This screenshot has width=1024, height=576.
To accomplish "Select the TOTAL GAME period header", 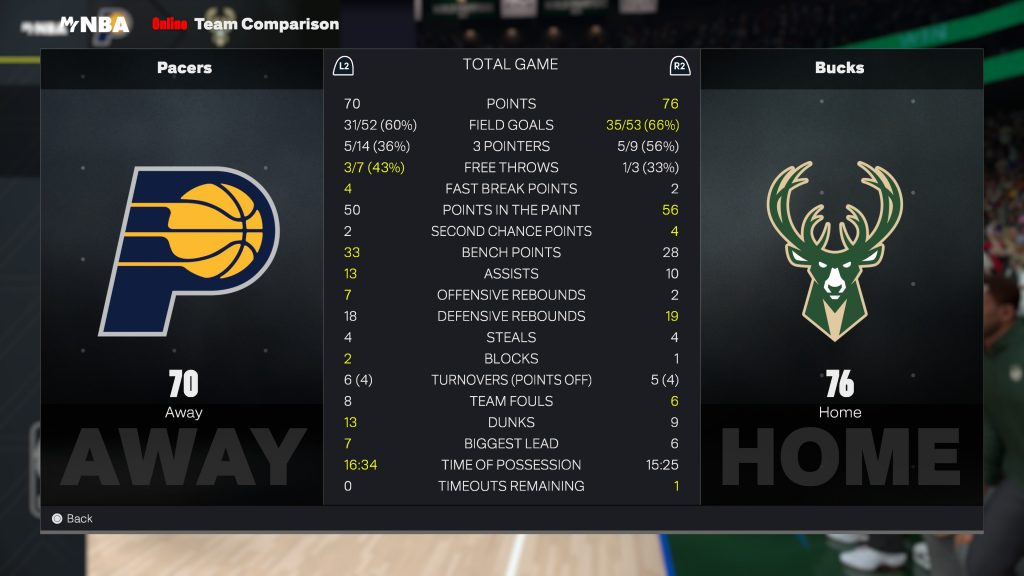I will (x=510, y=65).
